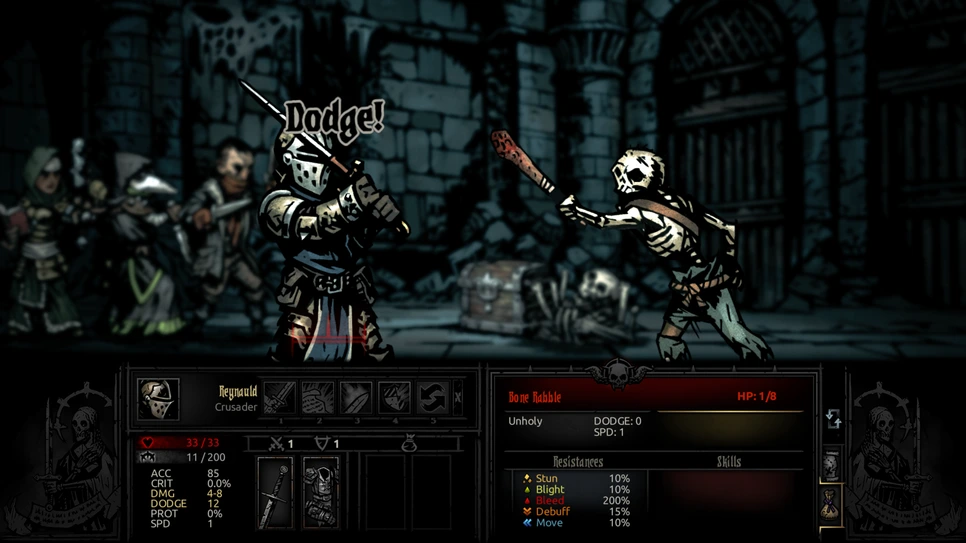The height and width of the screenshot is (543, 966).
Task: Choose the swap position arrows skill
Action: [432, 398]
